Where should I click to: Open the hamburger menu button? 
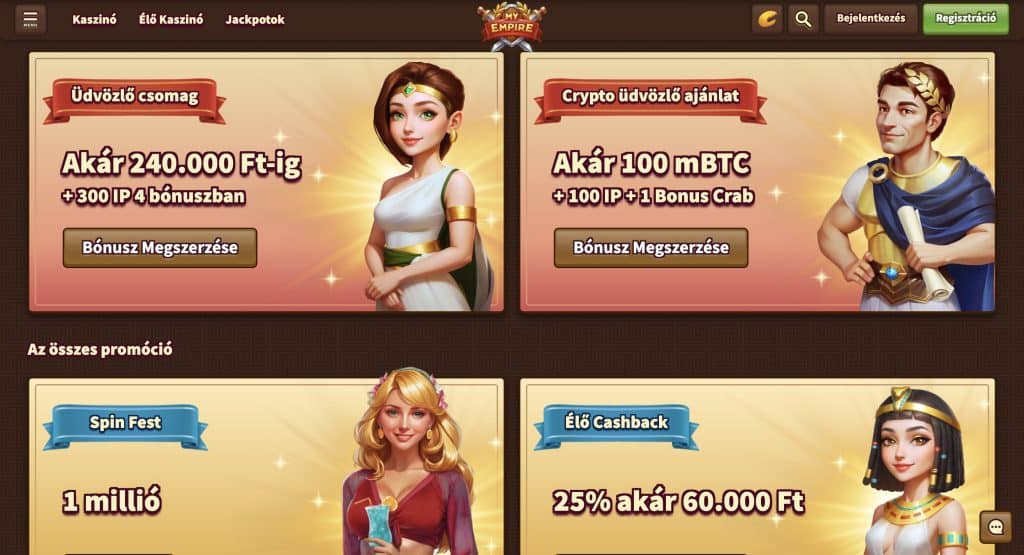coord(30,19)
